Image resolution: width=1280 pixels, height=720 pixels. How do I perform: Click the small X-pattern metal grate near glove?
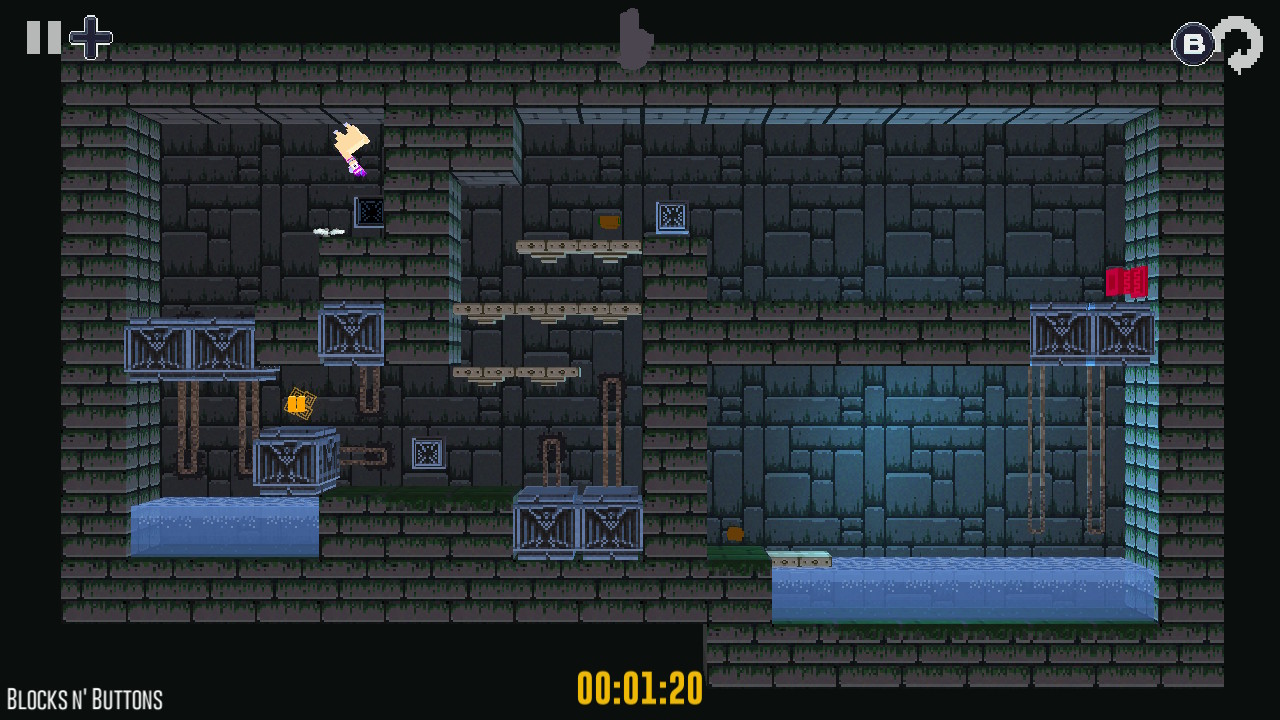[369, 212]
